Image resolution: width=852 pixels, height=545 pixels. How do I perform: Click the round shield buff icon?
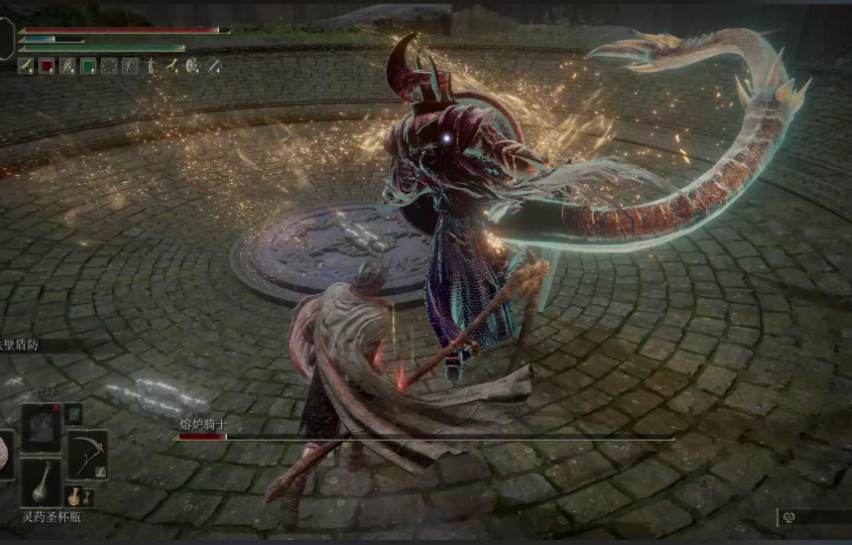click(x=192, y=66)
